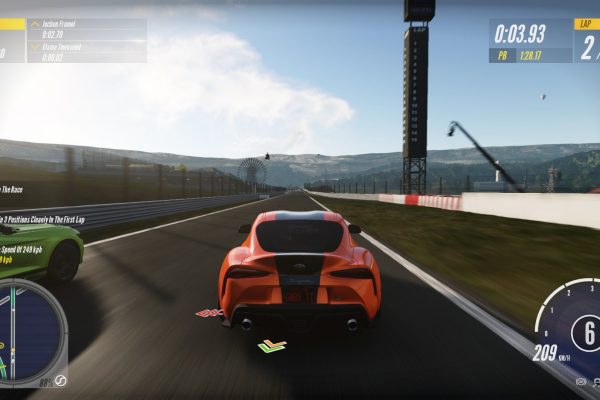Screen dimensions: 600x400
Task: Click the swirl icon beside the minimap
Action: [x=60, y=380]
